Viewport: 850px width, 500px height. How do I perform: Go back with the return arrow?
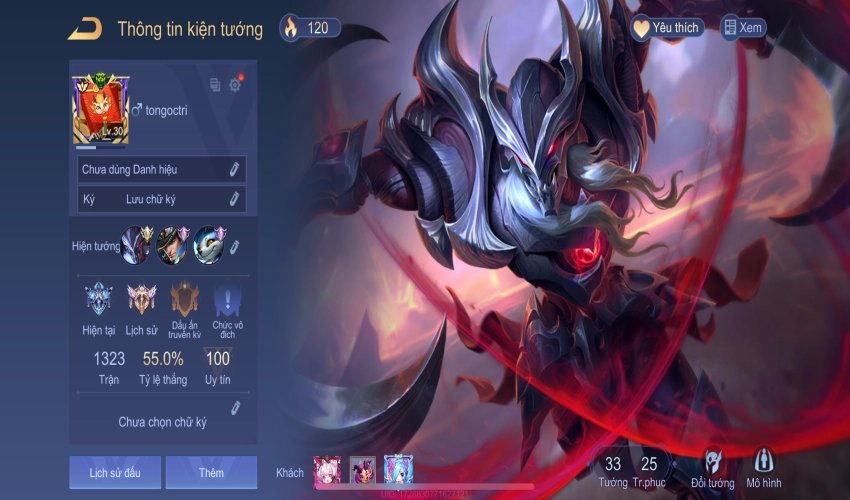coord(84,29)
